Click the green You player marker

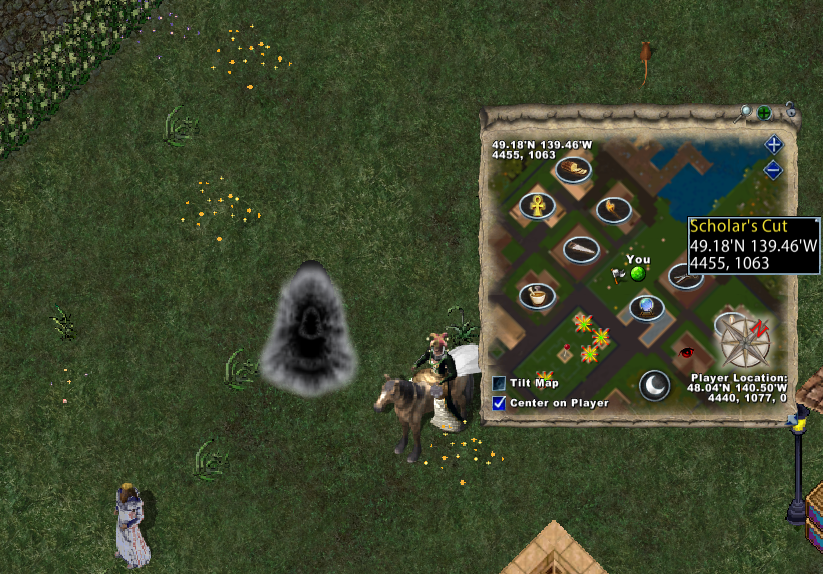[637, 274]
